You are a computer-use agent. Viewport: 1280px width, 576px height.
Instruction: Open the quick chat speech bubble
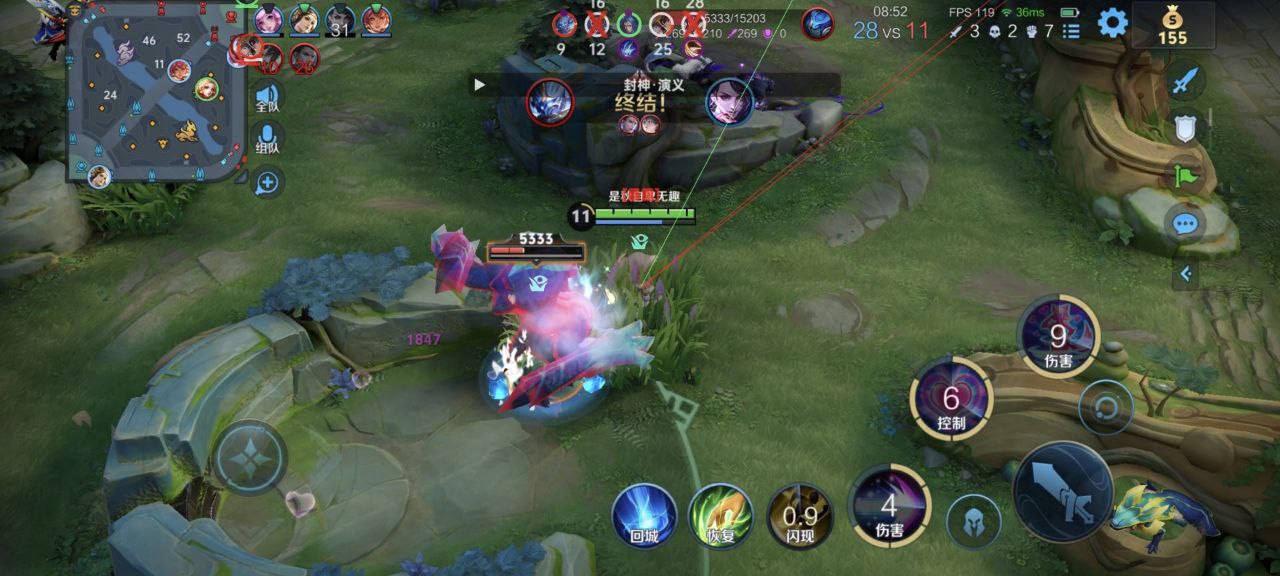1185,223
